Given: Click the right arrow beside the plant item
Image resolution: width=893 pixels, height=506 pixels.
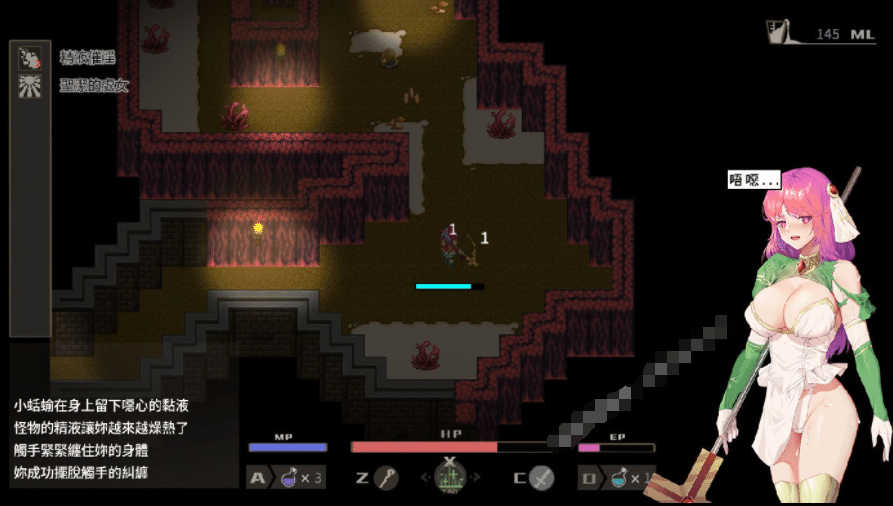Looking at the screenshot, I should [476, 478].
